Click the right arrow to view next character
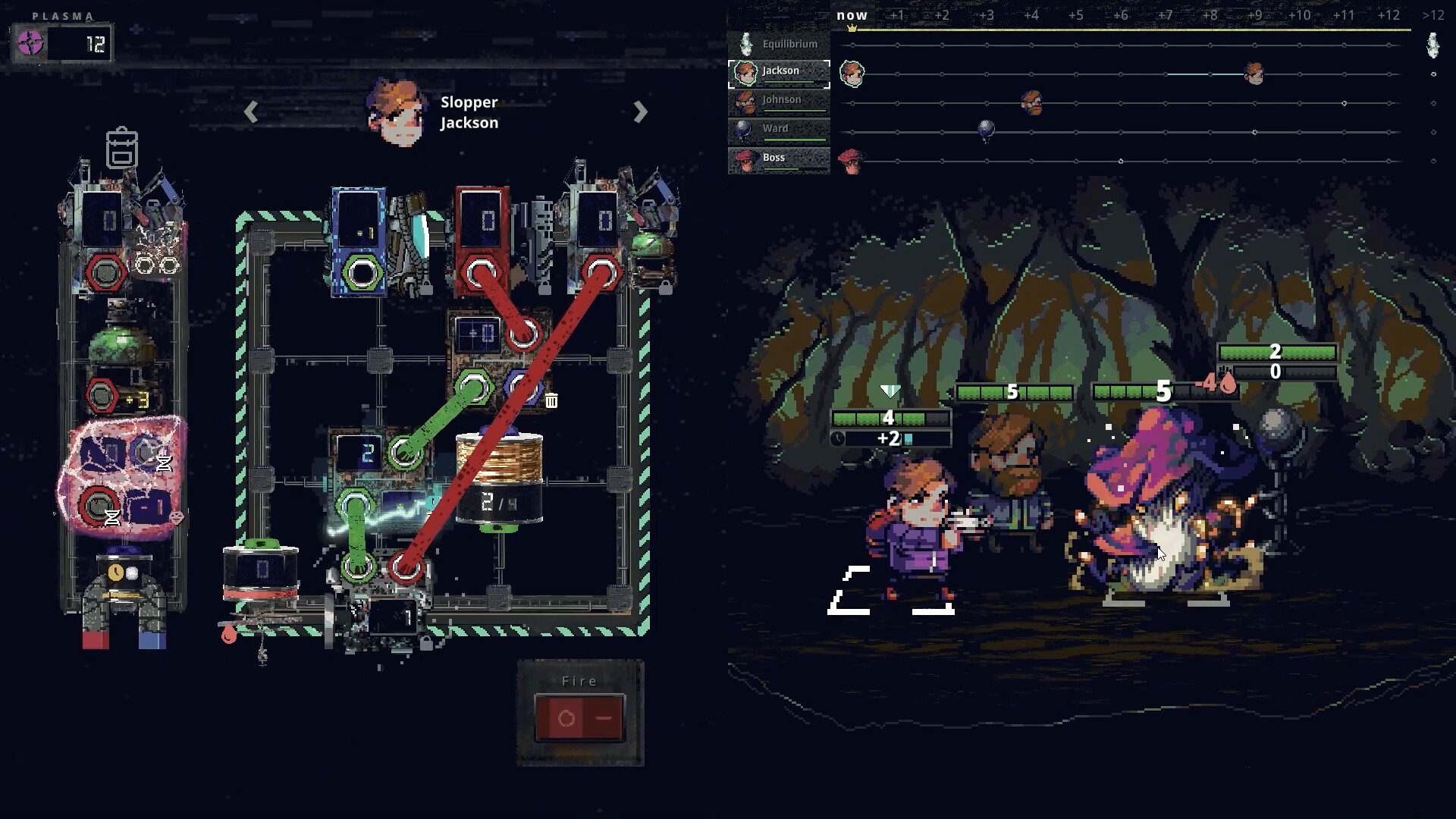The image size is (1456, 819). click(639, 112)
